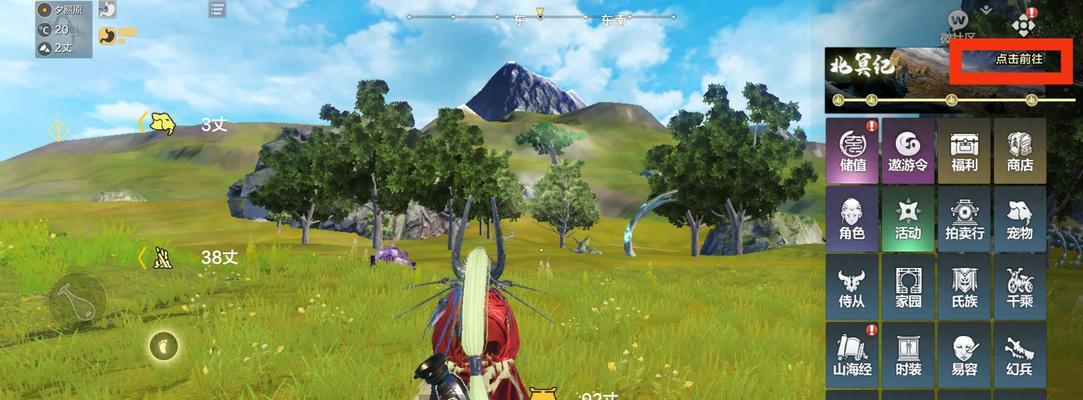
Task: Select the 侍从 followers entry
Action: coord(853,287)
